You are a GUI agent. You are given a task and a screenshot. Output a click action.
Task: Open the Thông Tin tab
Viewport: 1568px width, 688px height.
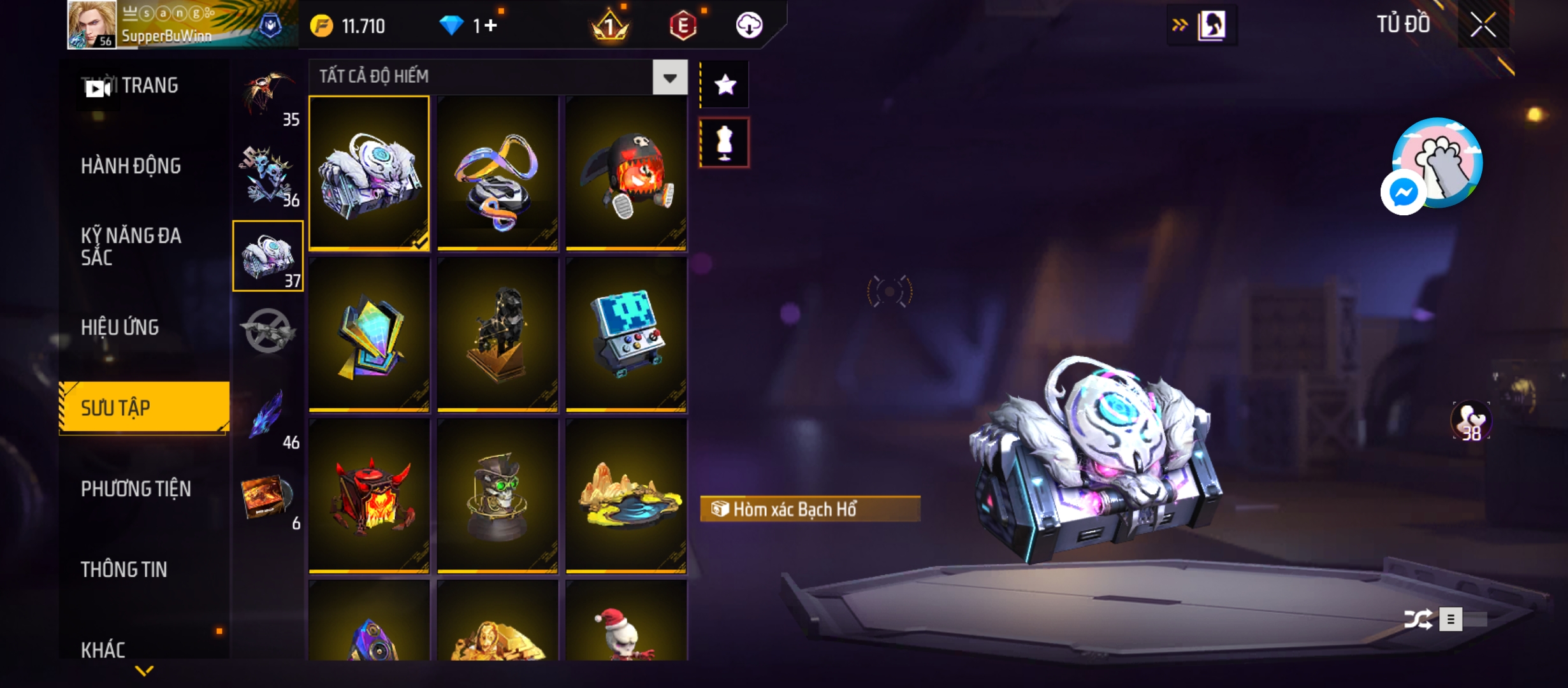[124, 570]
